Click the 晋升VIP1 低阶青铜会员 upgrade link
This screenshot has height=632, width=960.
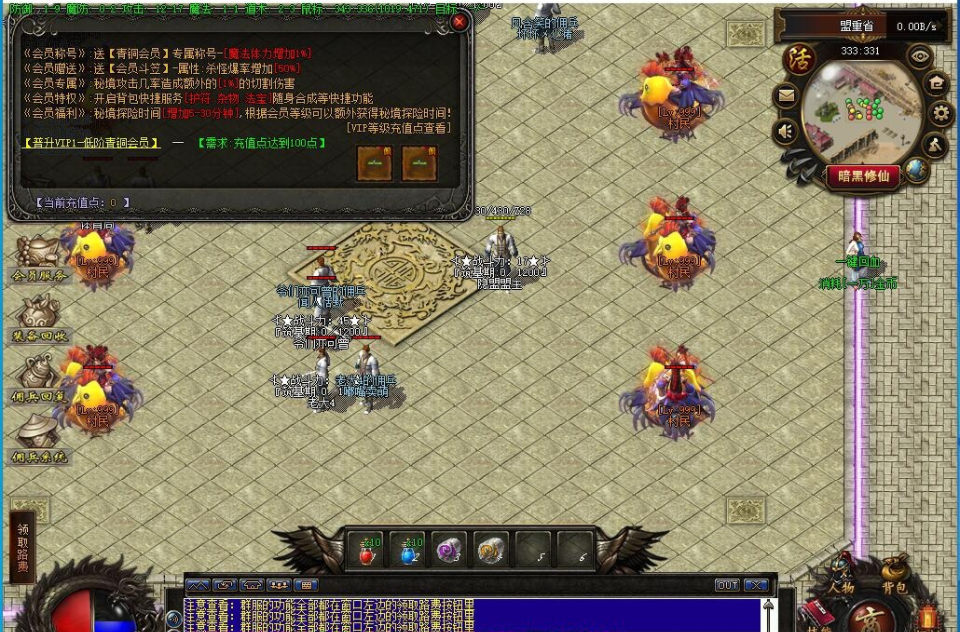pos(91,144)
